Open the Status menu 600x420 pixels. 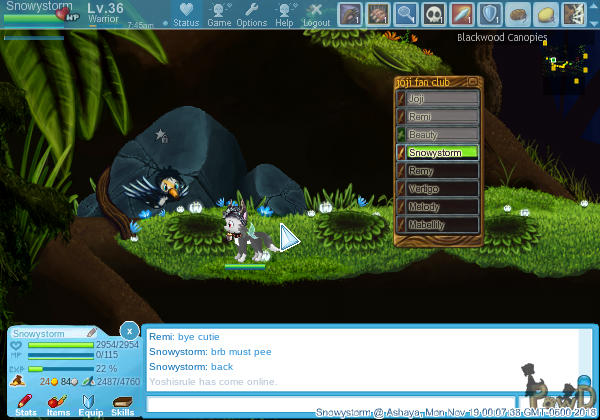[x=185, y=13]
